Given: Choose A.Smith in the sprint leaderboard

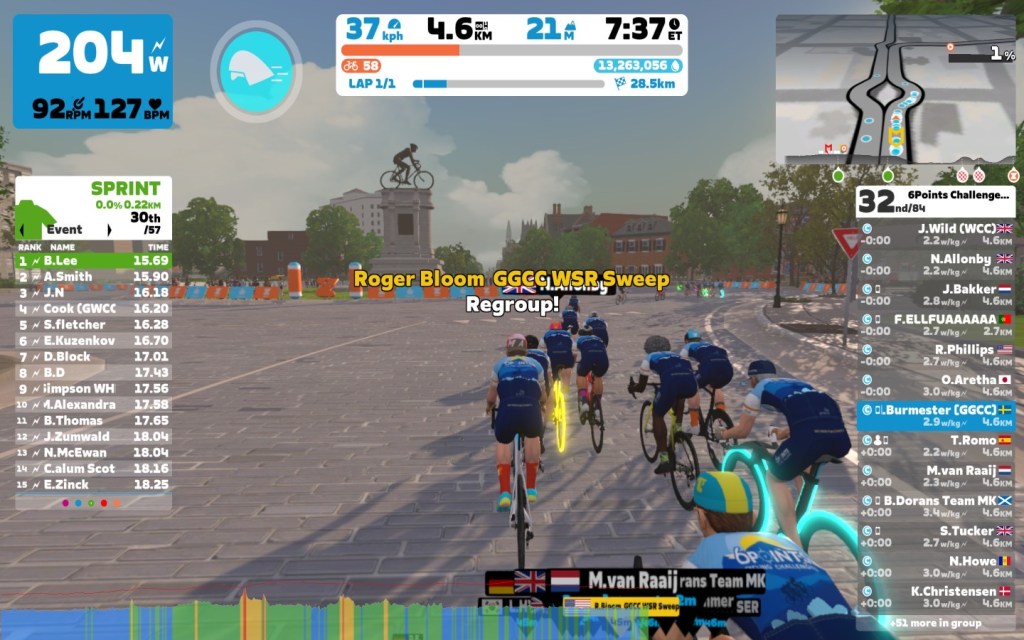Looking at the screenshot, I should [x=93, y=277].
